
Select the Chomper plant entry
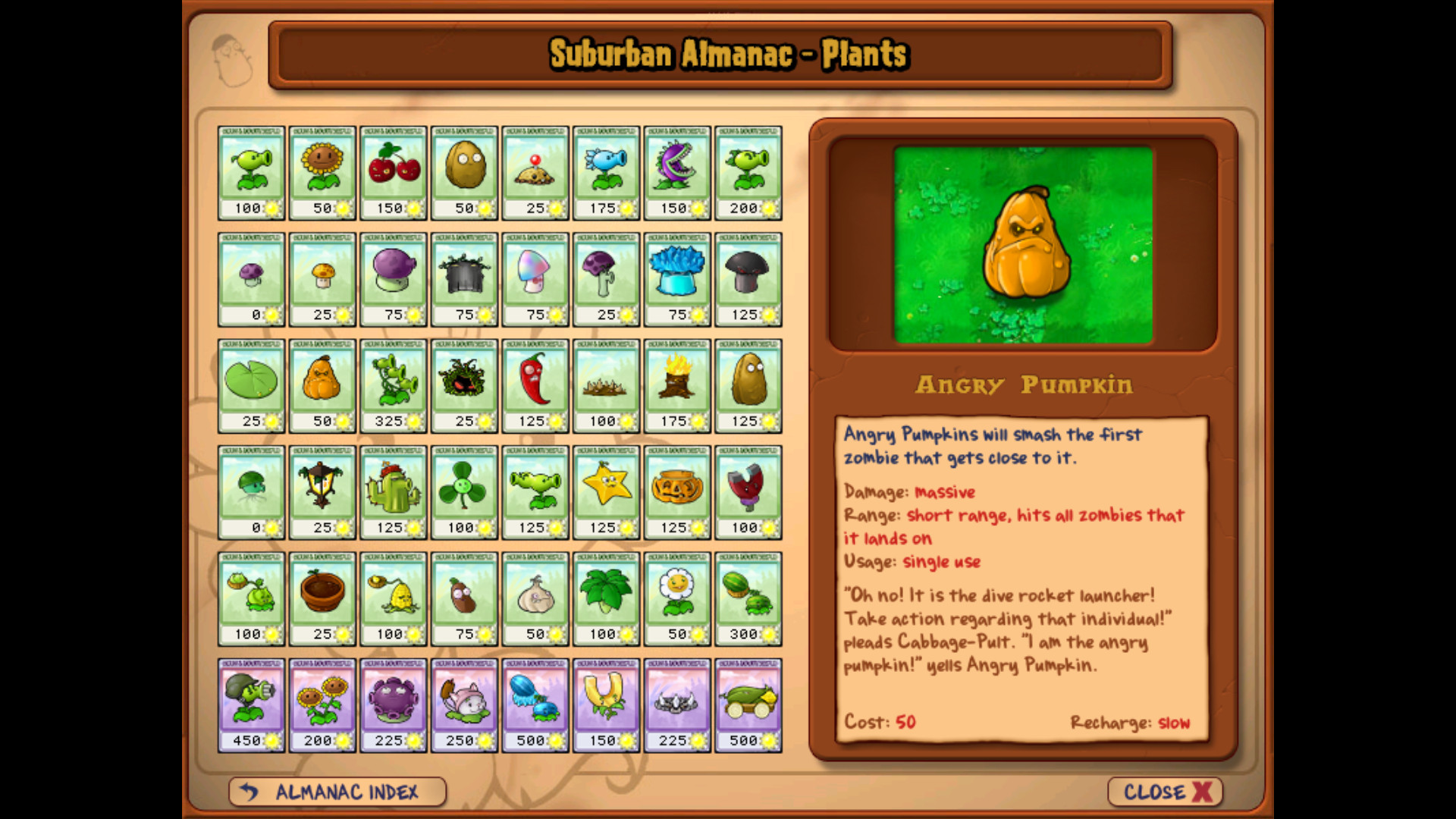(x=677, y=172)
